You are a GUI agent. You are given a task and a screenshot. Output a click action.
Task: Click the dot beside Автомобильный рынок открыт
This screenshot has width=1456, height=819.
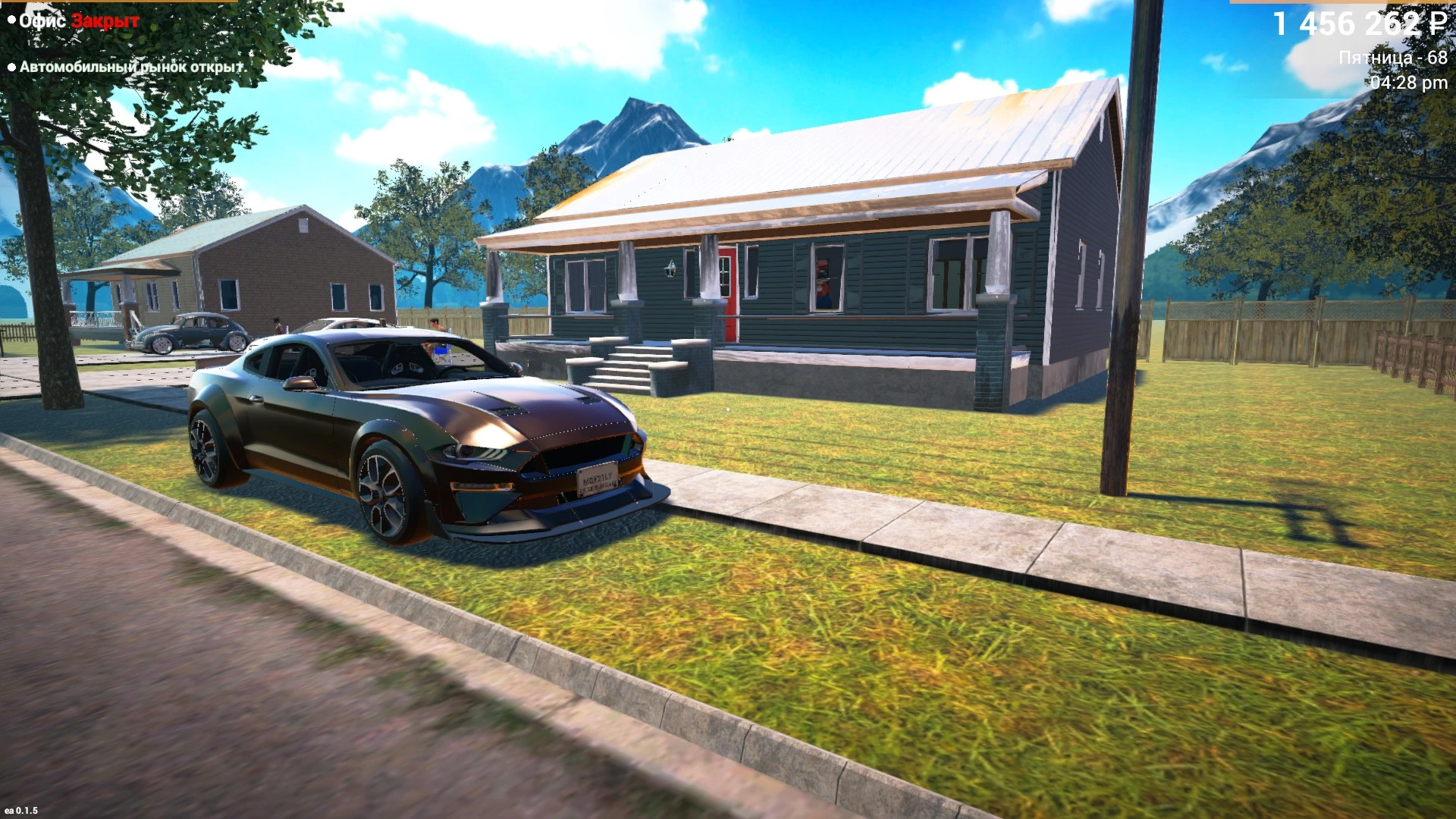coord(13,68)
